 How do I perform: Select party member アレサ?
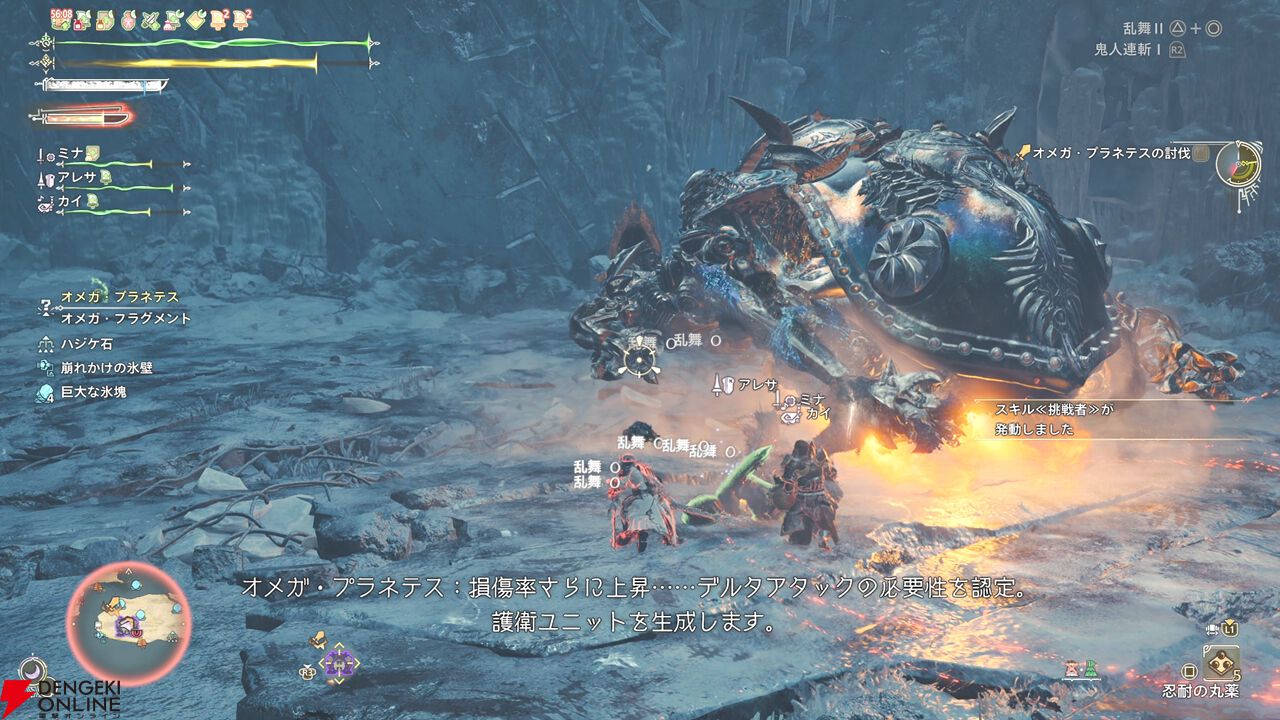(76, 177)
